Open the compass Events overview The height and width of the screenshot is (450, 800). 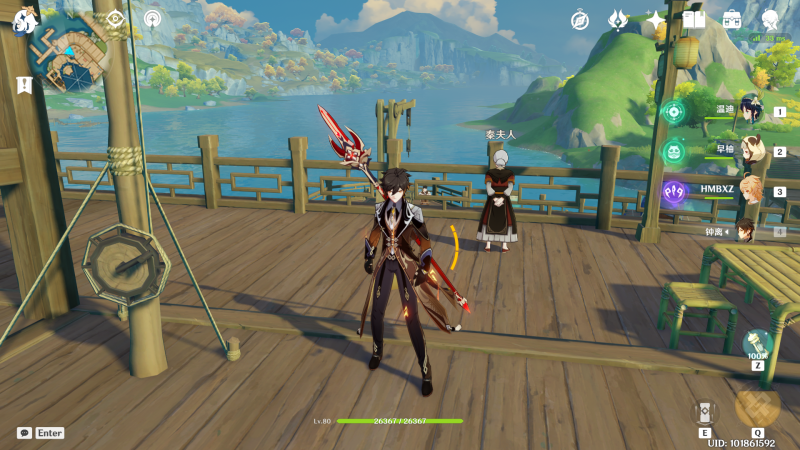point(580,20)
